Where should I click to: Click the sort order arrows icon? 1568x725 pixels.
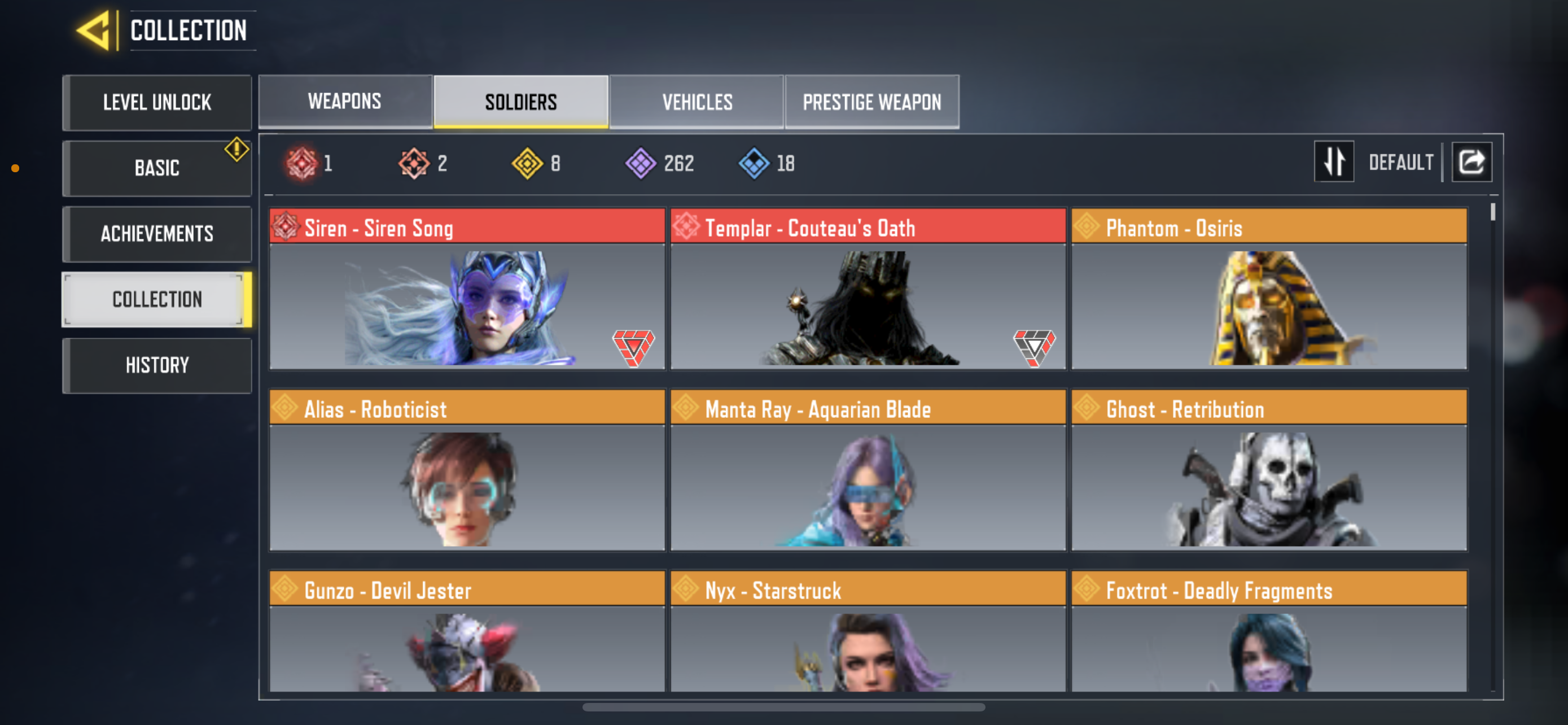pyautogui.click(x=1334, y=161)
